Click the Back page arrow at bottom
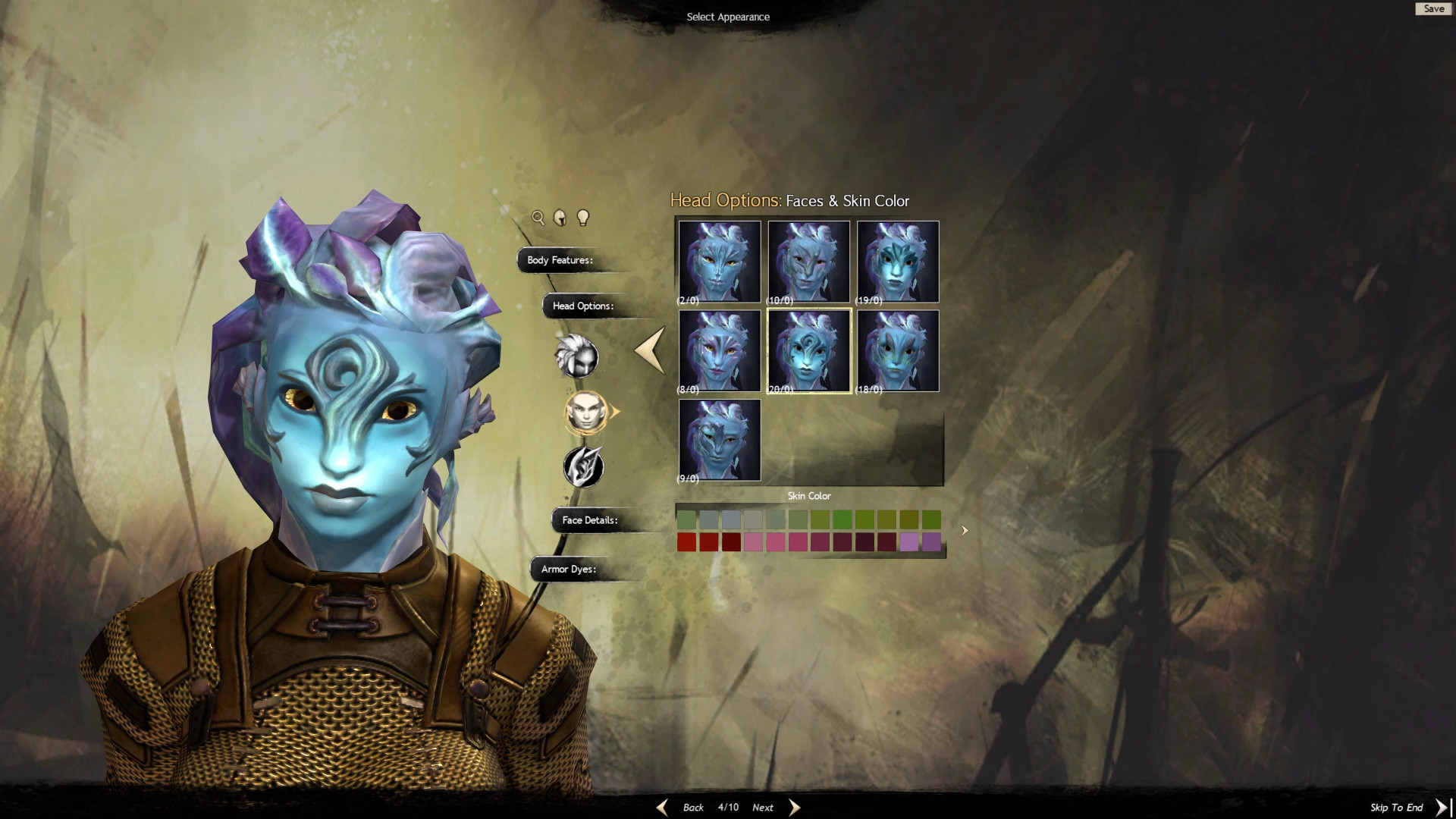This screenshot has width=1456, height=819. coord(662,807)
